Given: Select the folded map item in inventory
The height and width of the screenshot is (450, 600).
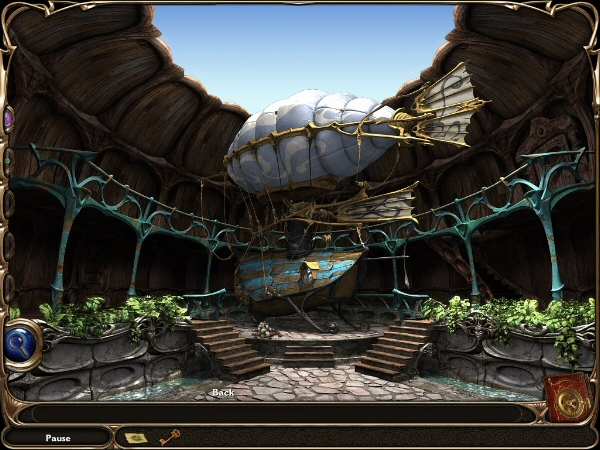Looking at the screenshot, I should [134, 437].
